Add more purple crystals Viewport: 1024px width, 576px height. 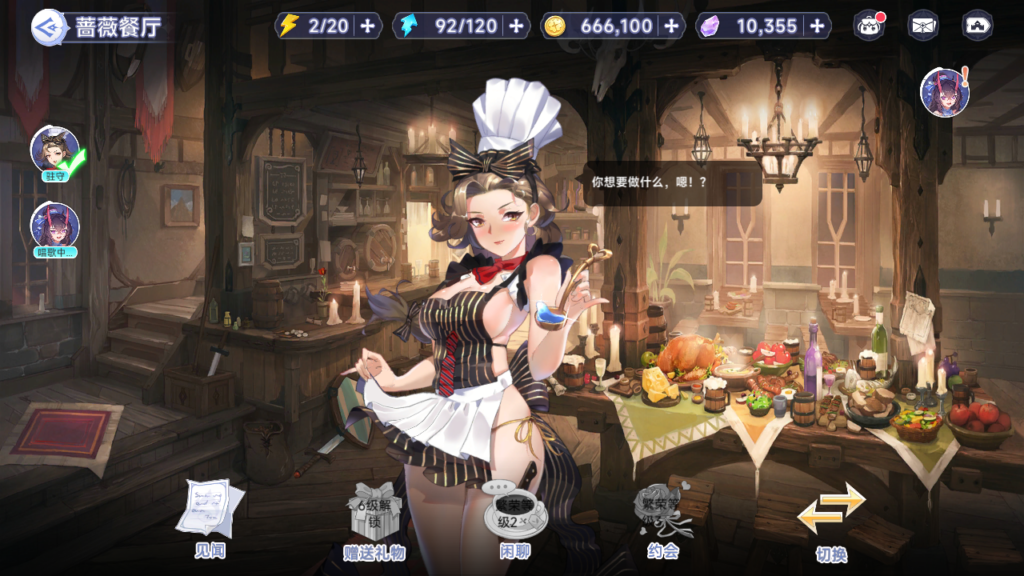(x=817, y=26)
